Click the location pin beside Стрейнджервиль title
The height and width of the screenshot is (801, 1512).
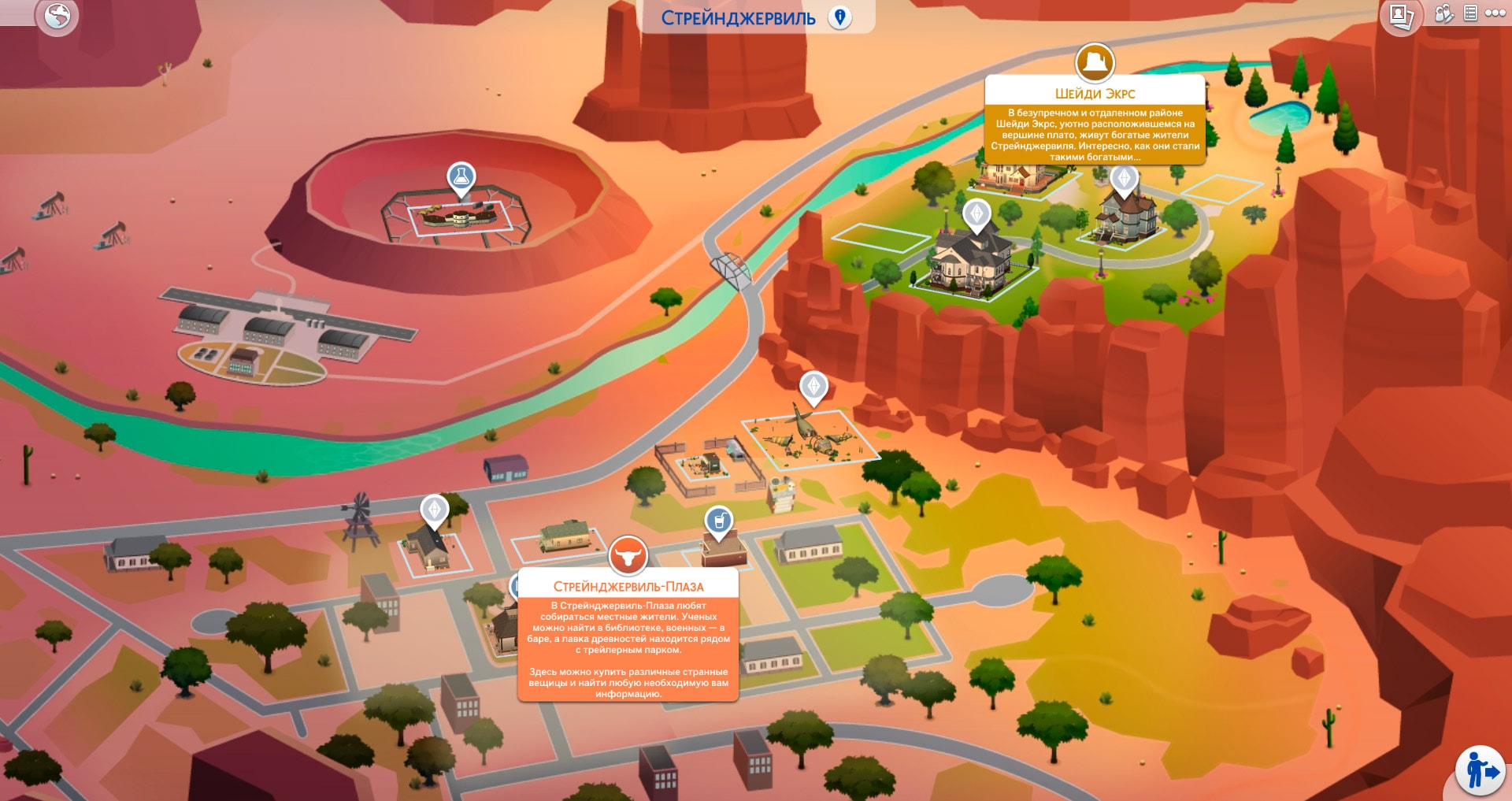(840, 17)
